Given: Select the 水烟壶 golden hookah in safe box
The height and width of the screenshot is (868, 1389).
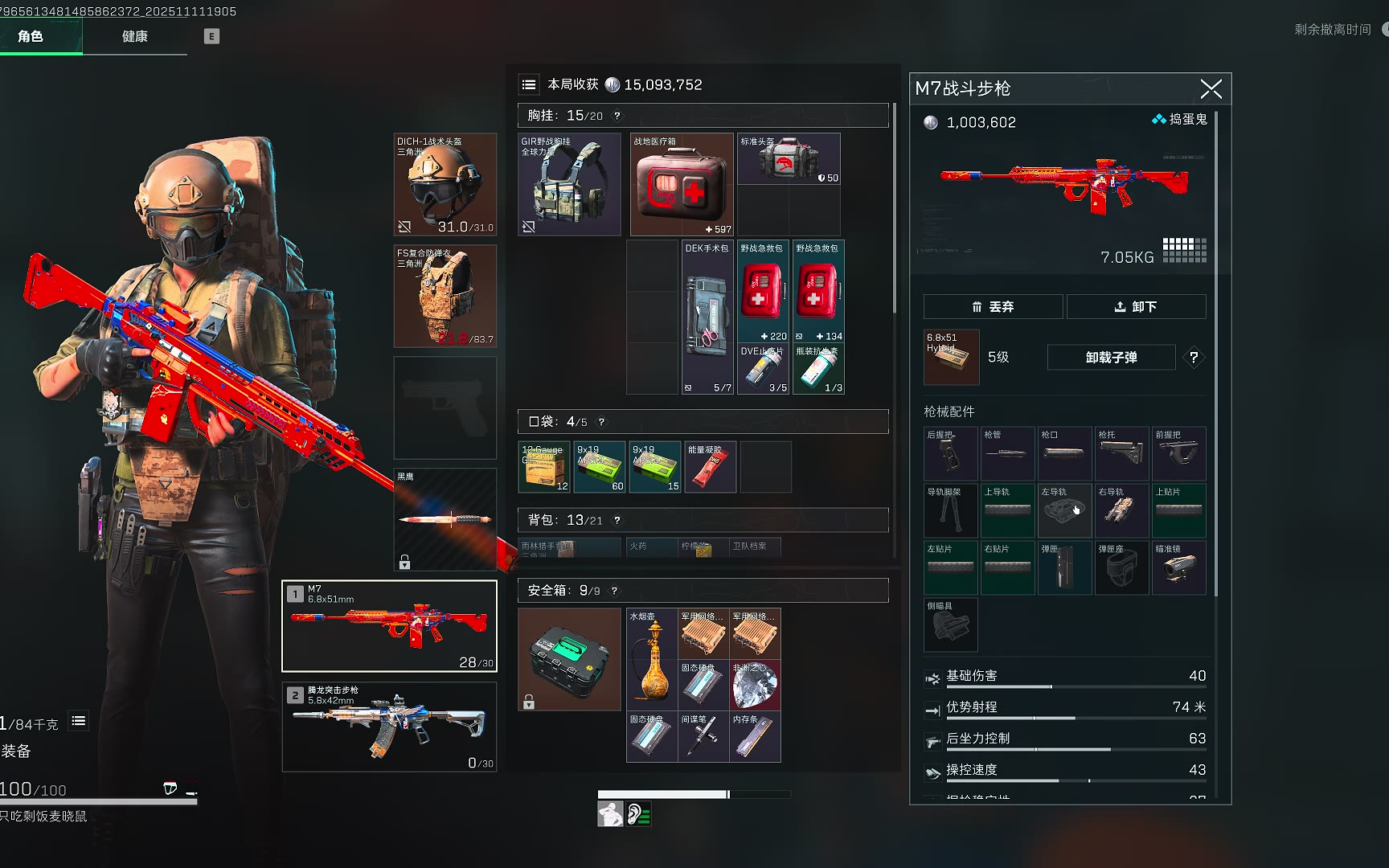Looking at the screenshot, I should click(652, 659).
